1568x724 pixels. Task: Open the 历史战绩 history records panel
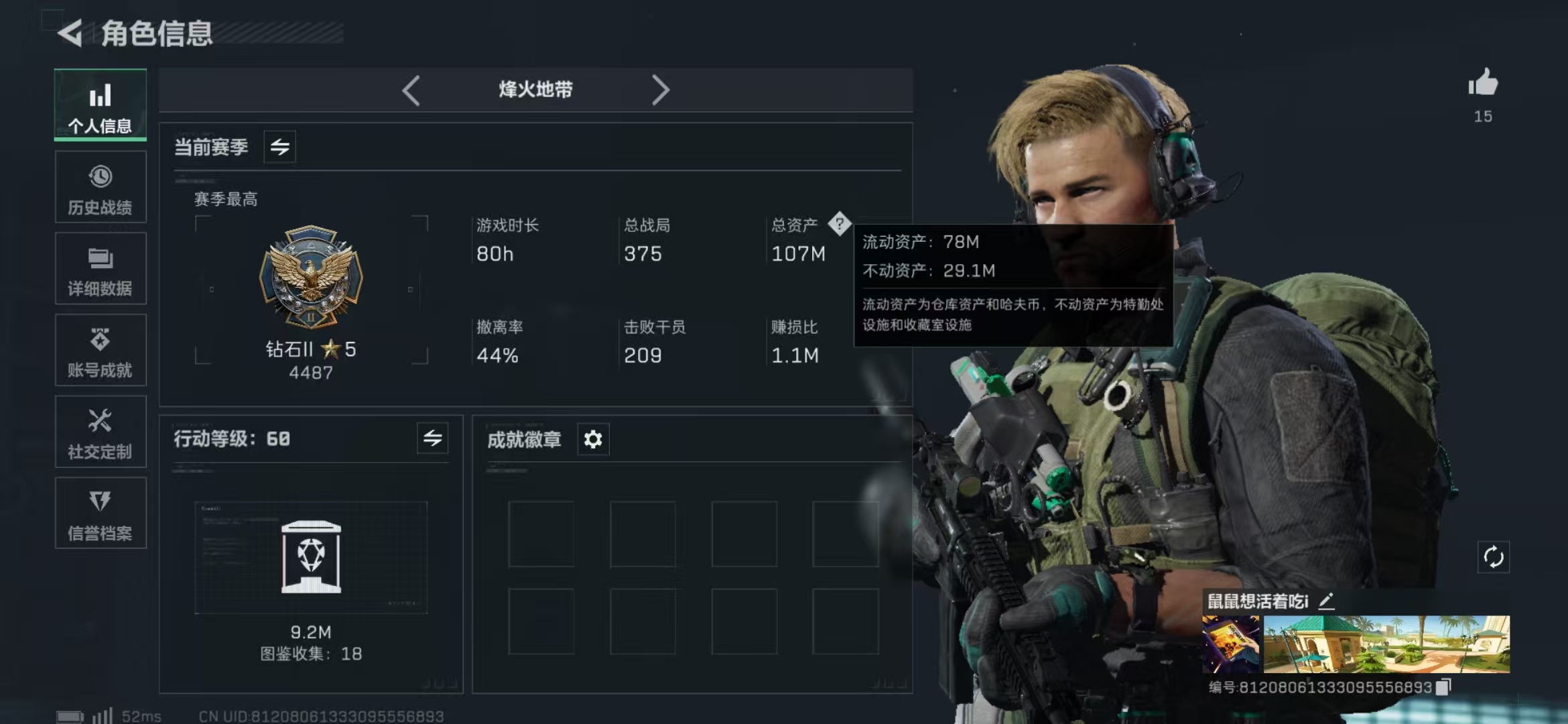100,188
